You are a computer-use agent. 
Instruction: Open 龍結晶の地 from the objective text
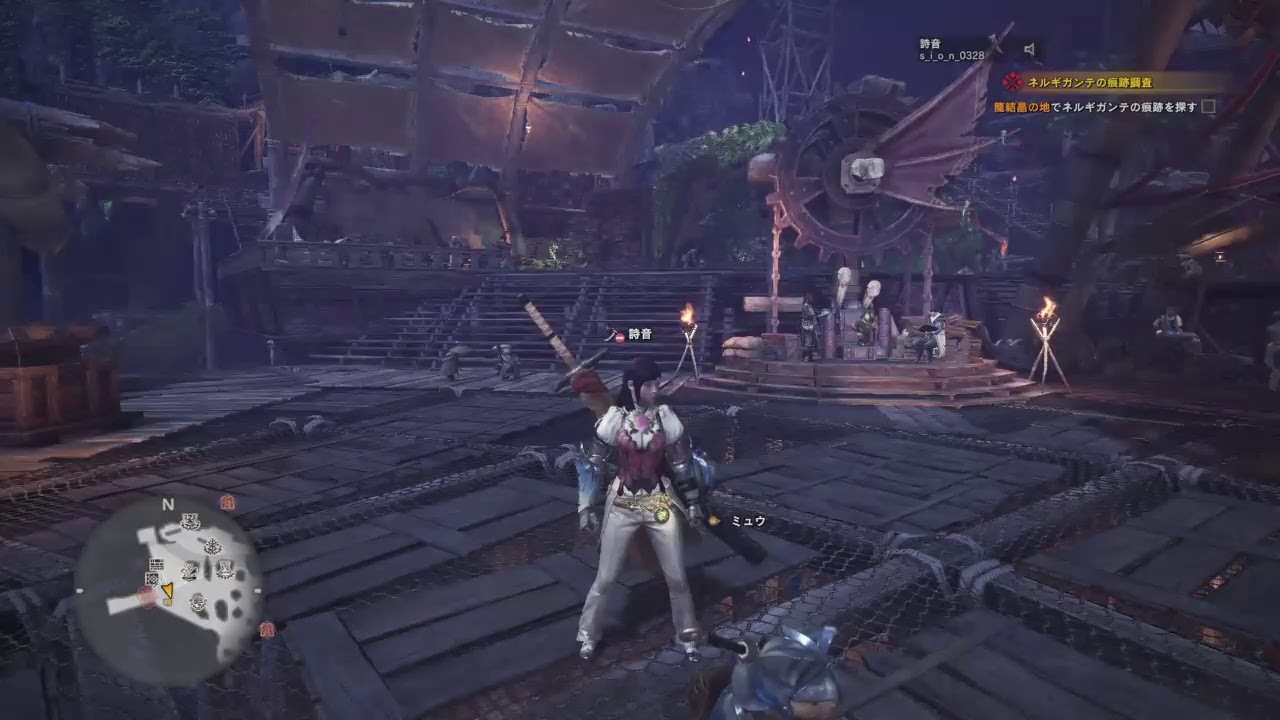tap(1022, 107)
